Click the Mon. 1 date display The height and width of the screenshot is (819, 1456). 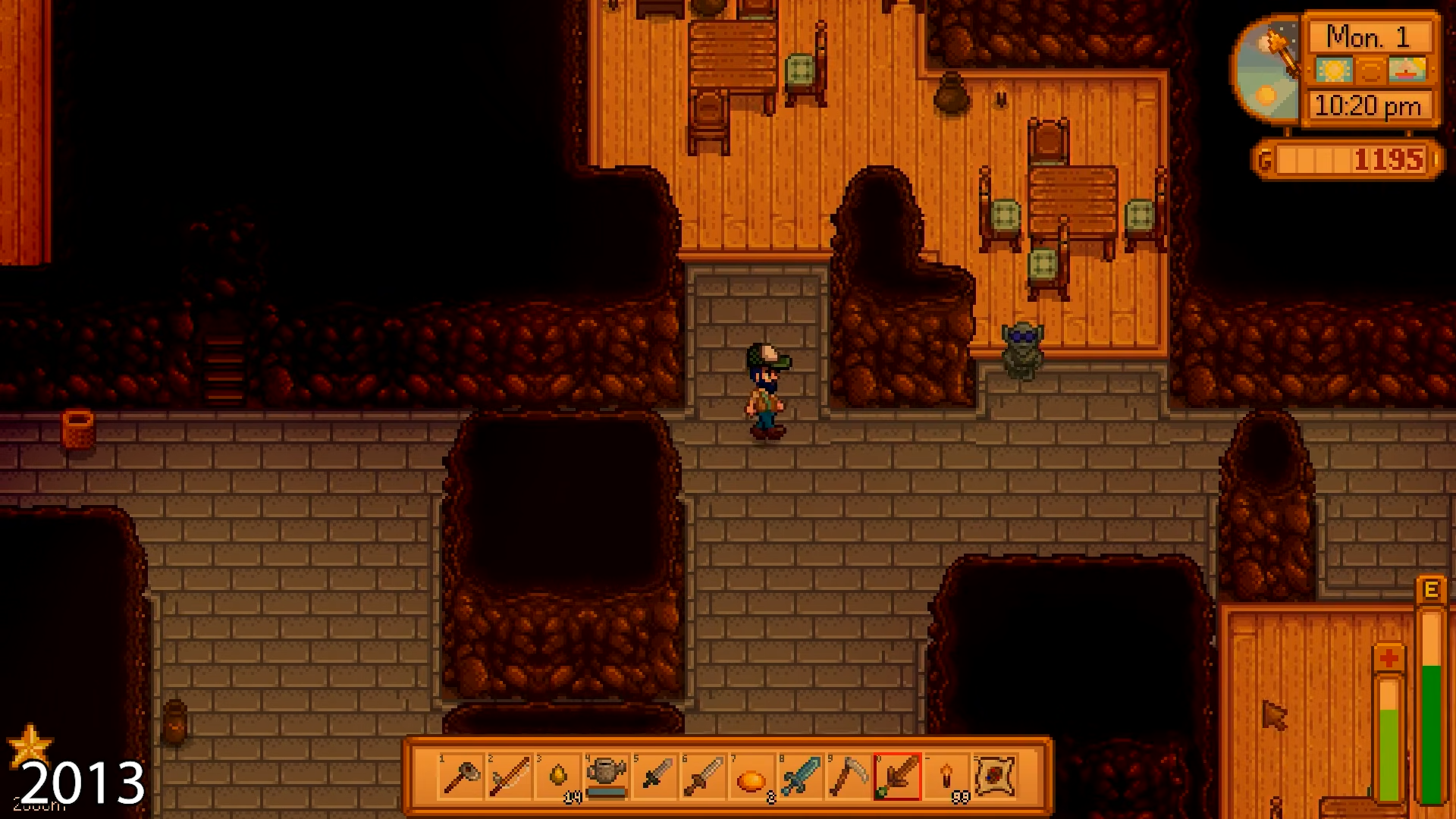pyautogui.click(x=1369, y=35)
